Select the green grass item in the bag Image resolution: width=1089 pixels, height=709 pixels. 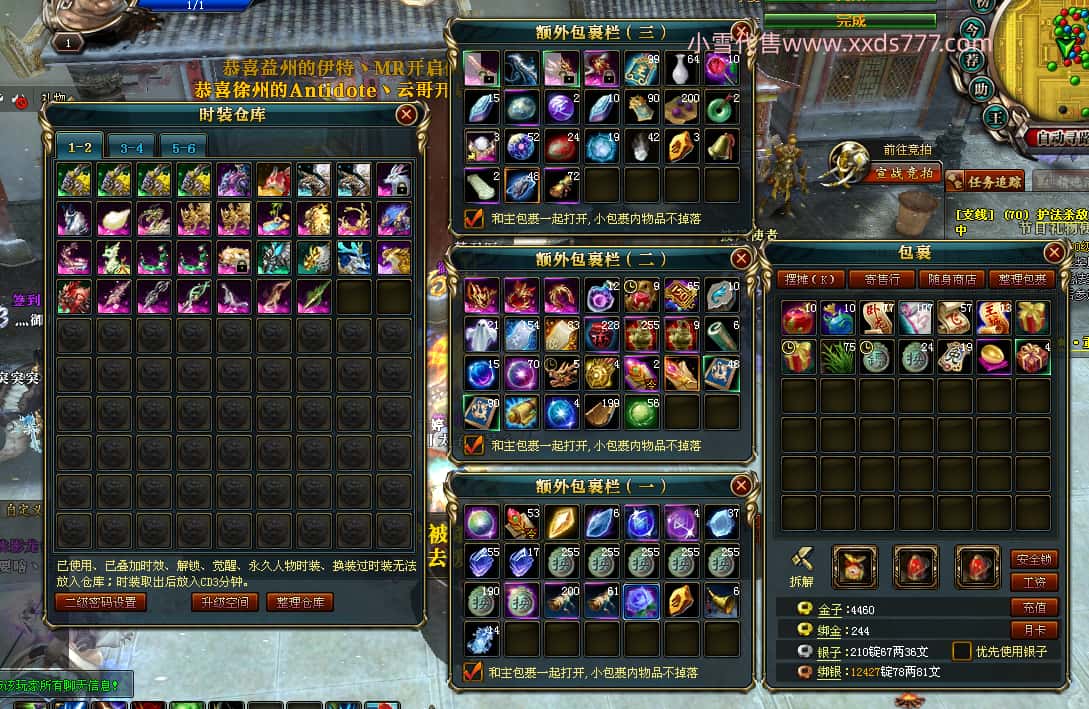coord(837,357)
